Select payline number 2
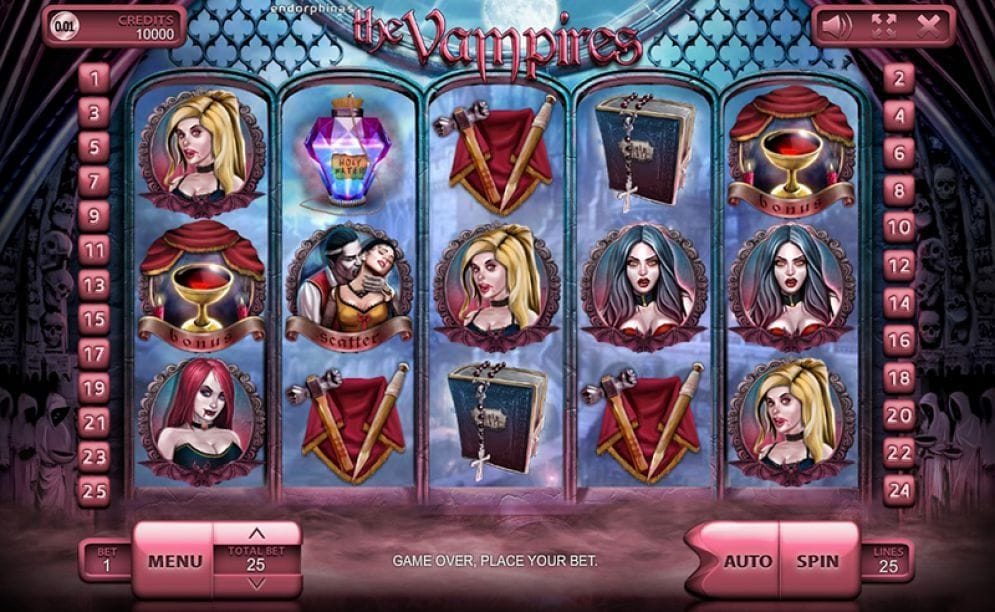The width and height of the screenshot is (995, 612). (x=899, y=78)
